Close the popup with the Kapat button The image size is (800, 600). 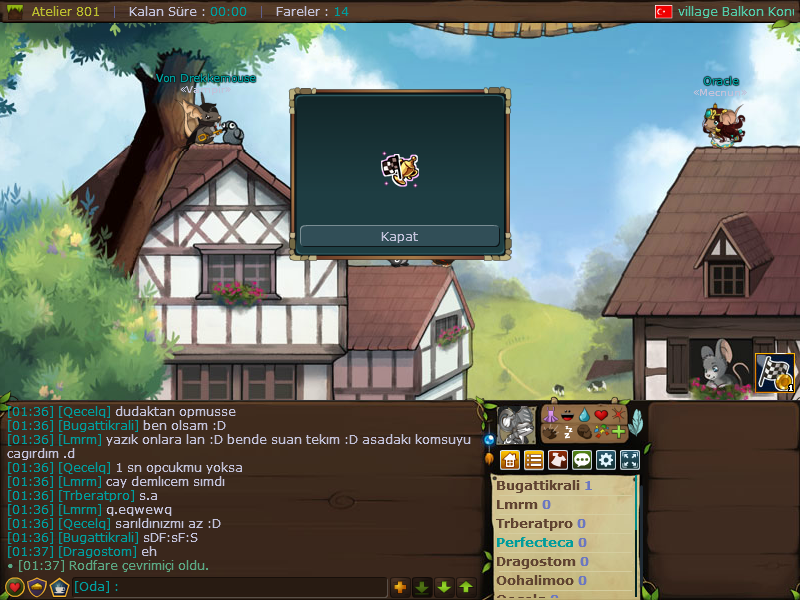point(399,237)
